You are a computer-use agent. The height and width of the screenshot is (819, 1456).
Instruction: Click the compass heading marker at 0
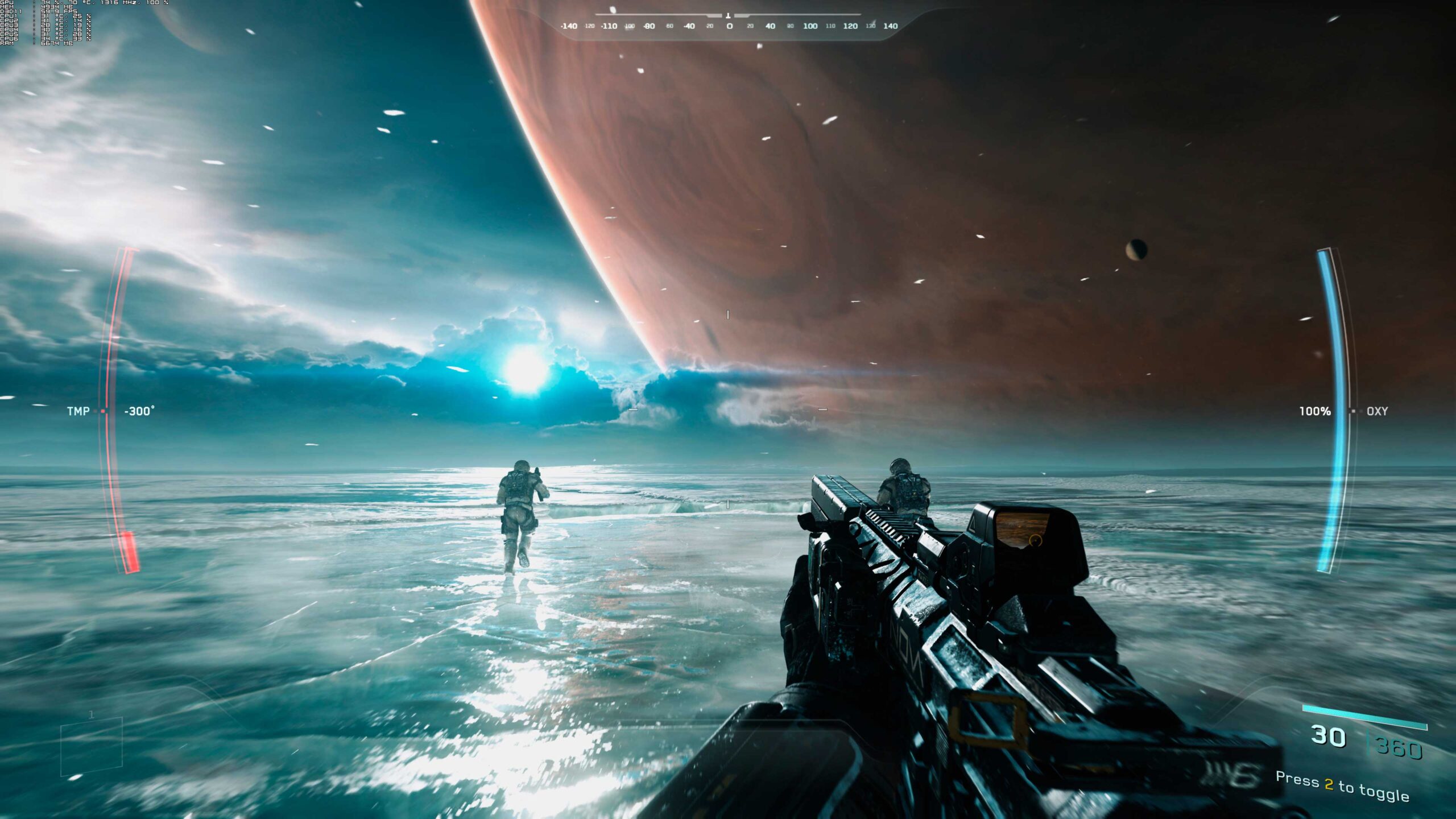(x=728, y=16)
